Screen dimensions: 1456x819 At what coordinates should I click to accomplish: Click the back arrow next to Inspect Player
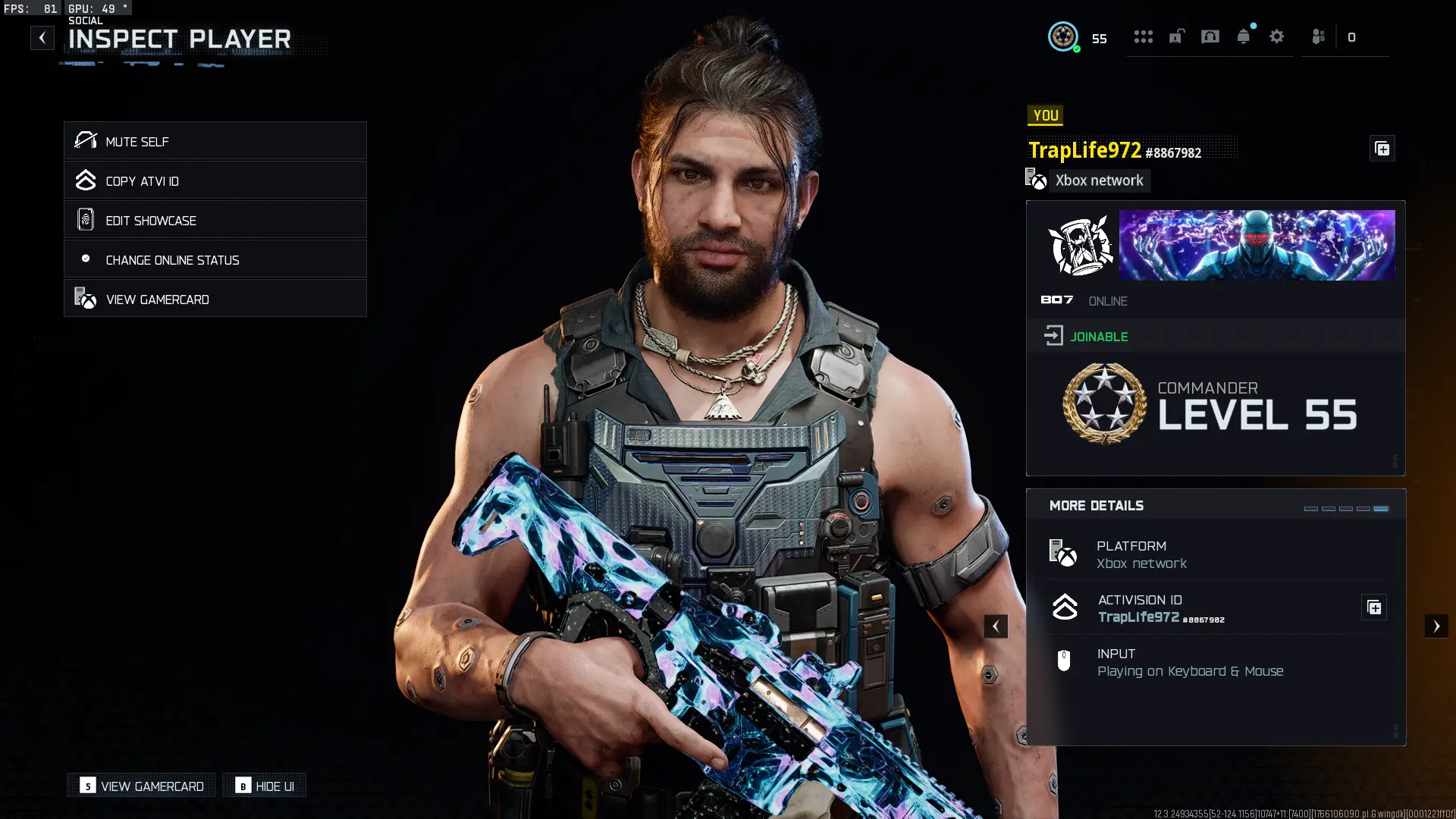tap(42, 37)
